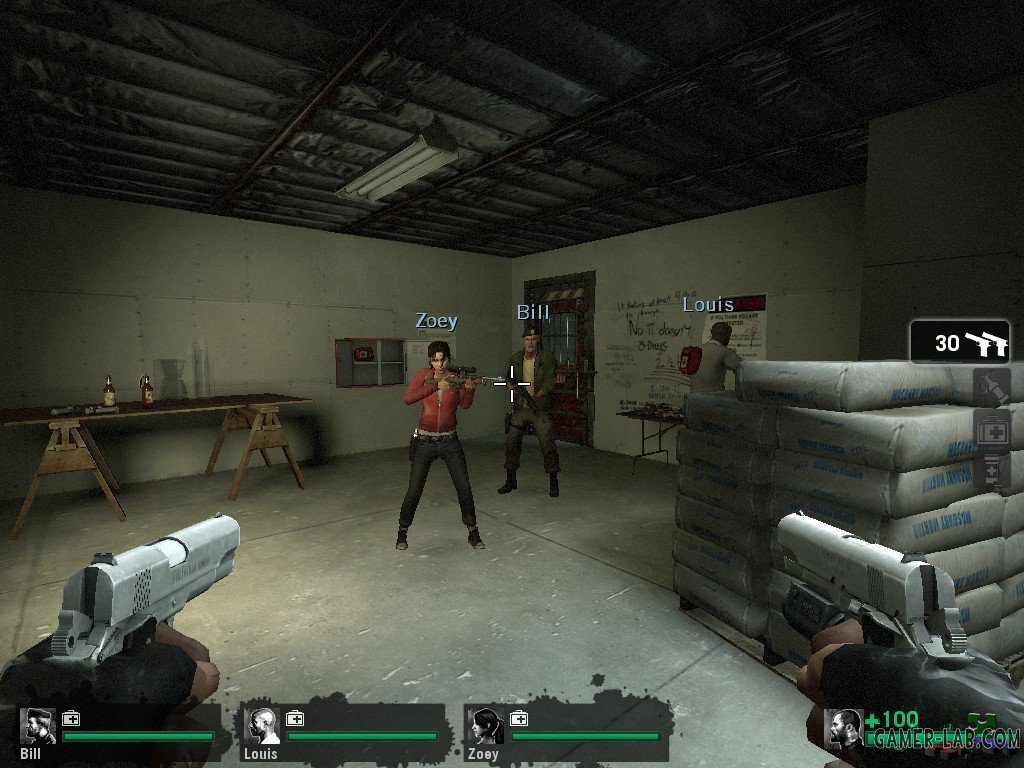Select the pain pills slot
The width and height of the screenshot is (1024, 768).
click(993, 471)
